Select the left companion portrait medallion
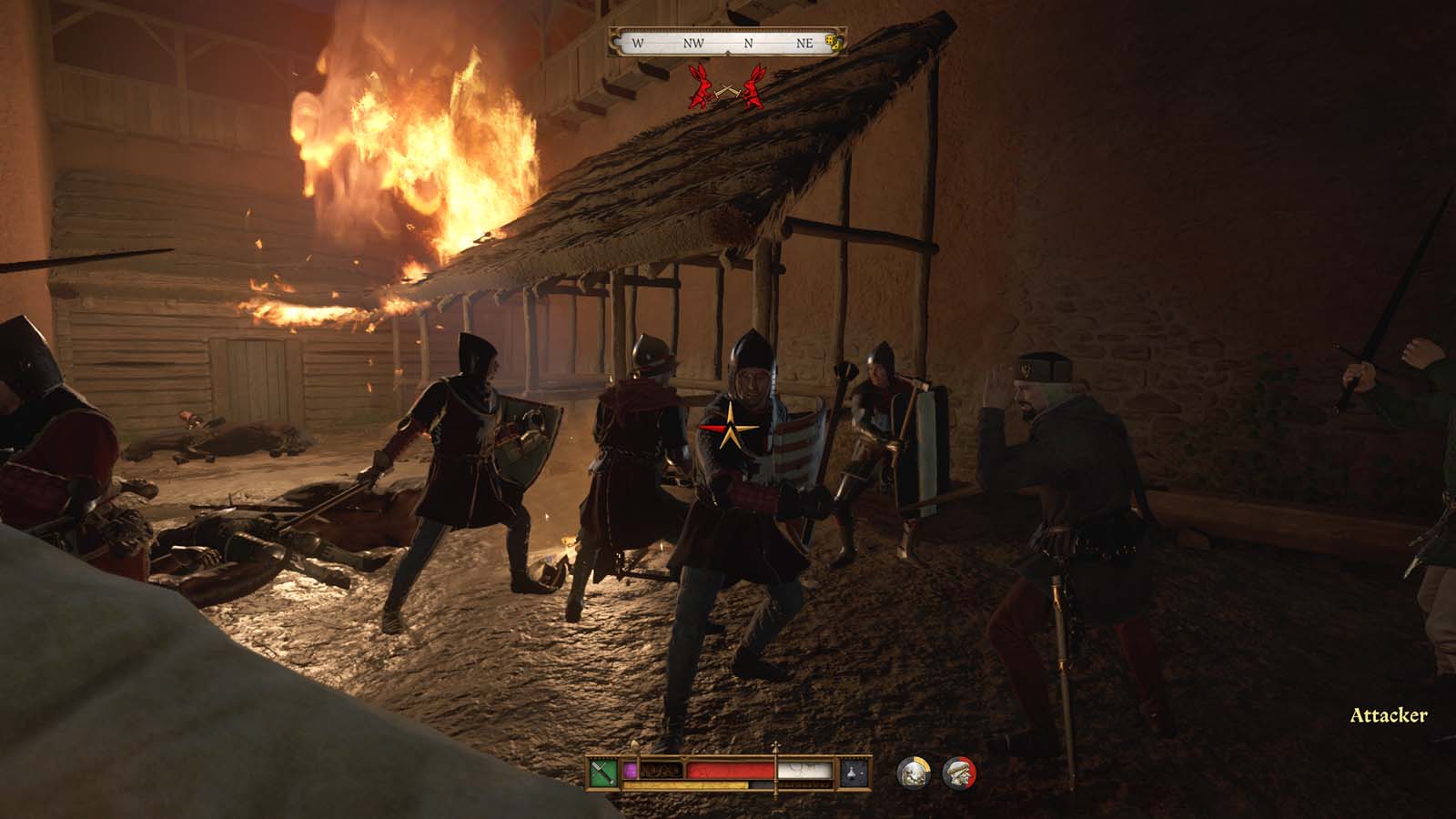Image resolution: width=1456 pixels, height=819 pixels. pyautogui.click(x=913, y=772)
